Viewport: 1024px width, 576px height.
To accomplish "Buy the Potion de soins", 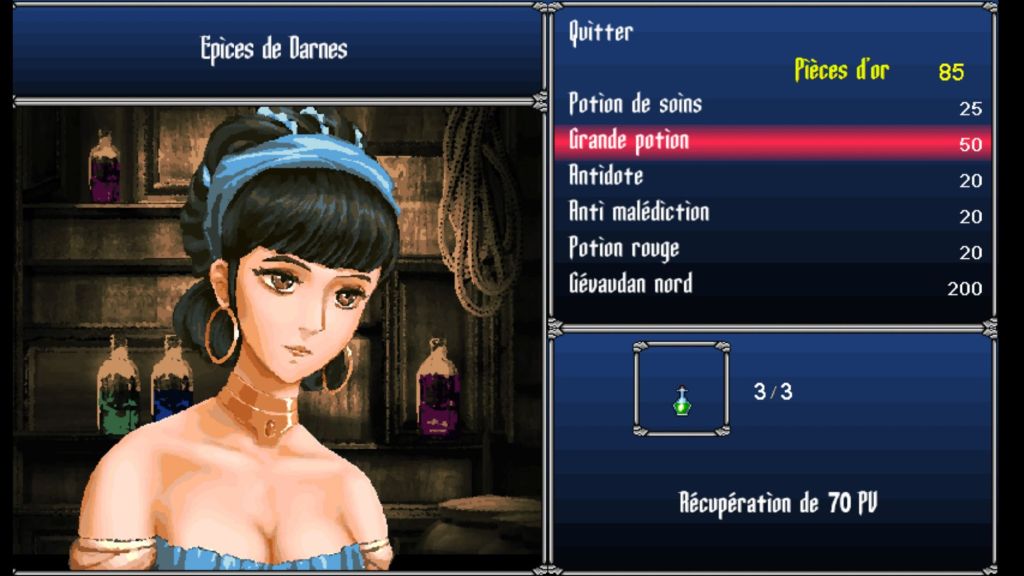I will [636, 105].
